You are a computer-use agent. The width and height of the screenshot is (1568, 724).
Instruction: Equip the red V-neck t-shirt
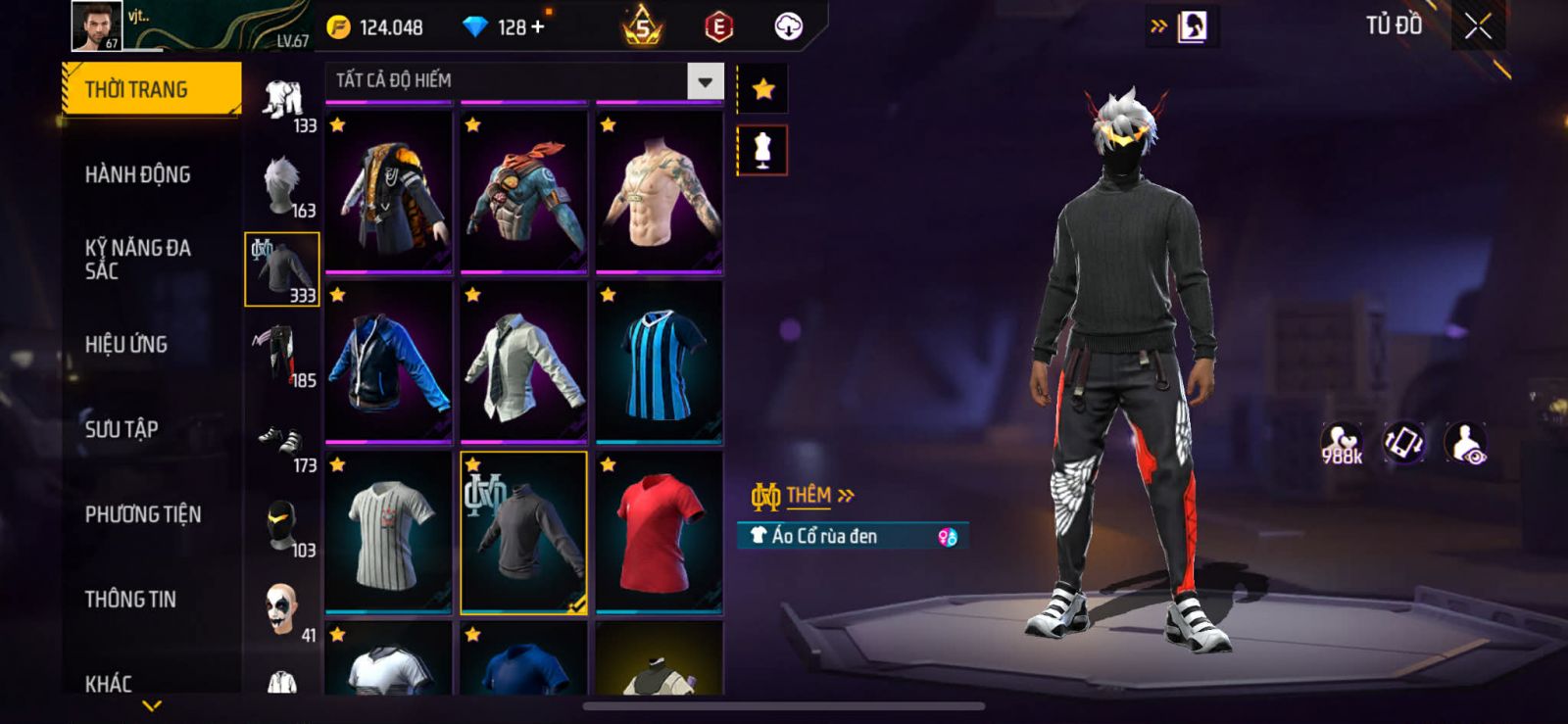[659, 532]
